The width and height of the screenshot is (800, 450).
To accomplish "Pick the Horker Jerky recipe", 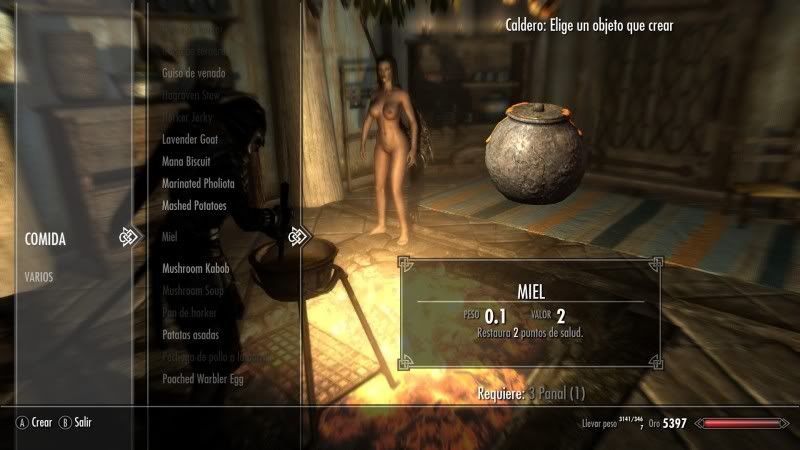I will [x=189, y=117].
